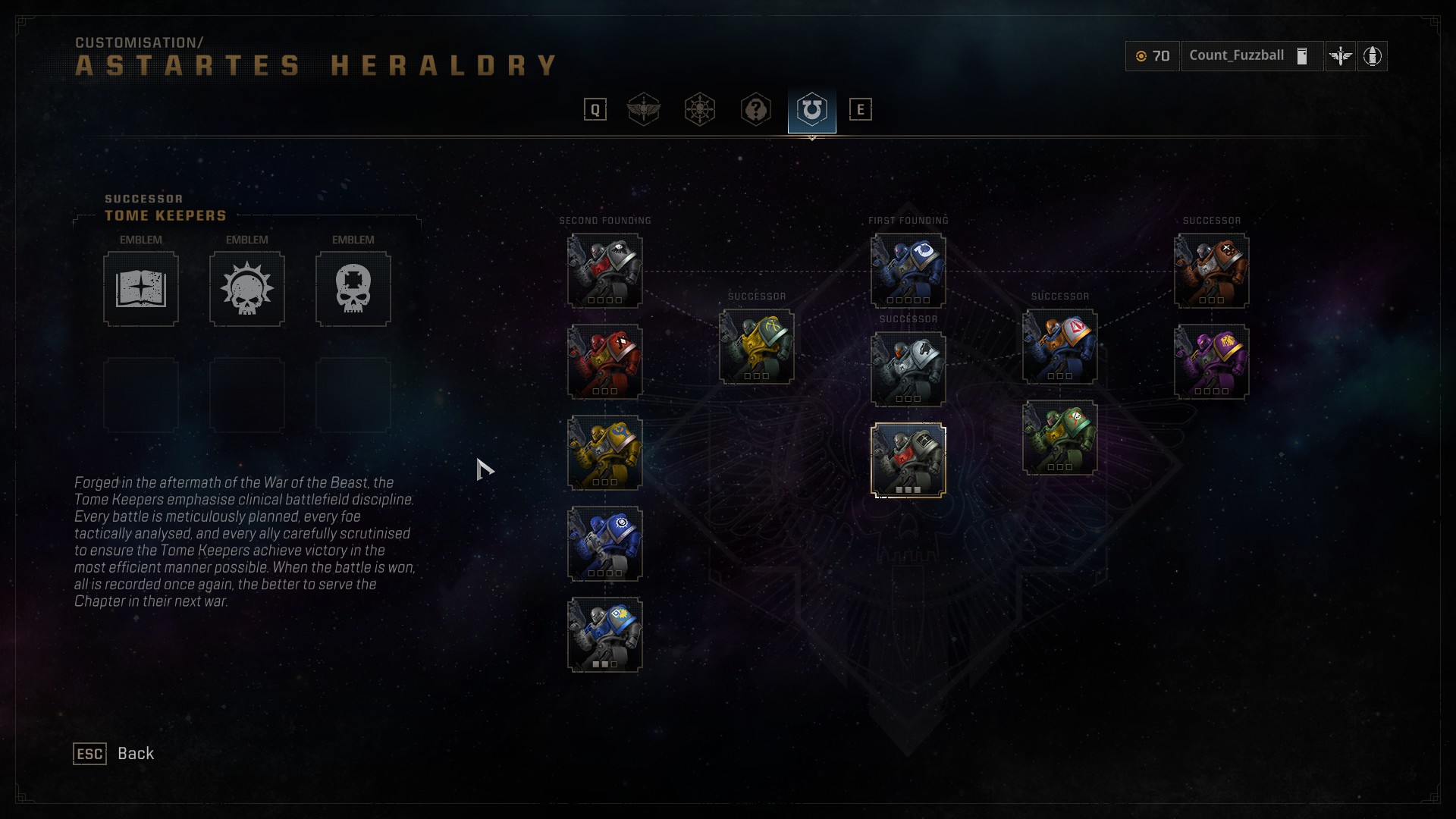The height and width of the screenshot is (819, 1456).
Task: Pick the black Second Founding marine tile
Action: [604, 271]
